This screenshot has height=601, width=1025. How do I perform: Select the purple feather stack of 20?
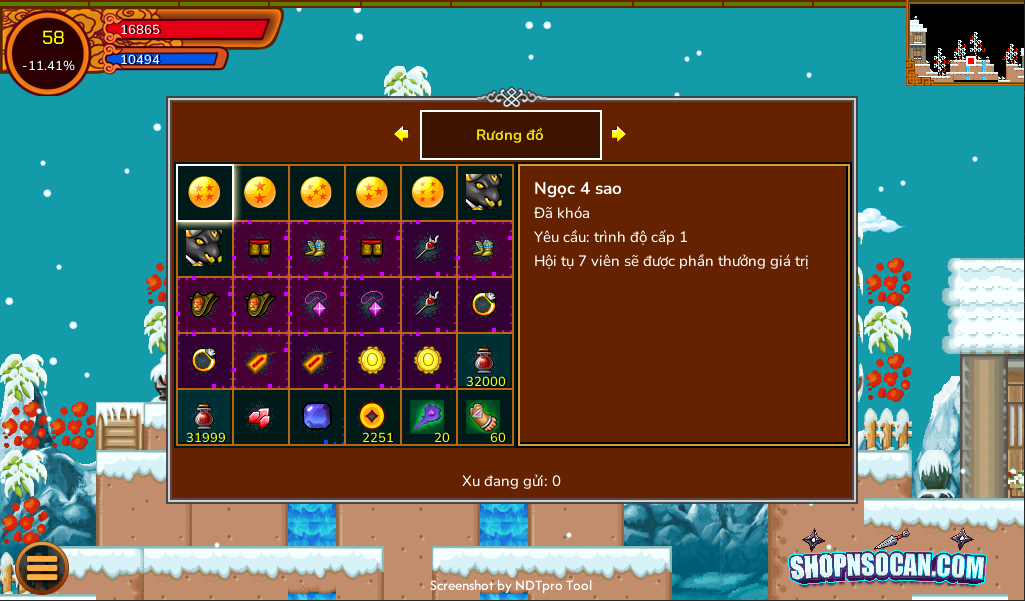[428, 417]
